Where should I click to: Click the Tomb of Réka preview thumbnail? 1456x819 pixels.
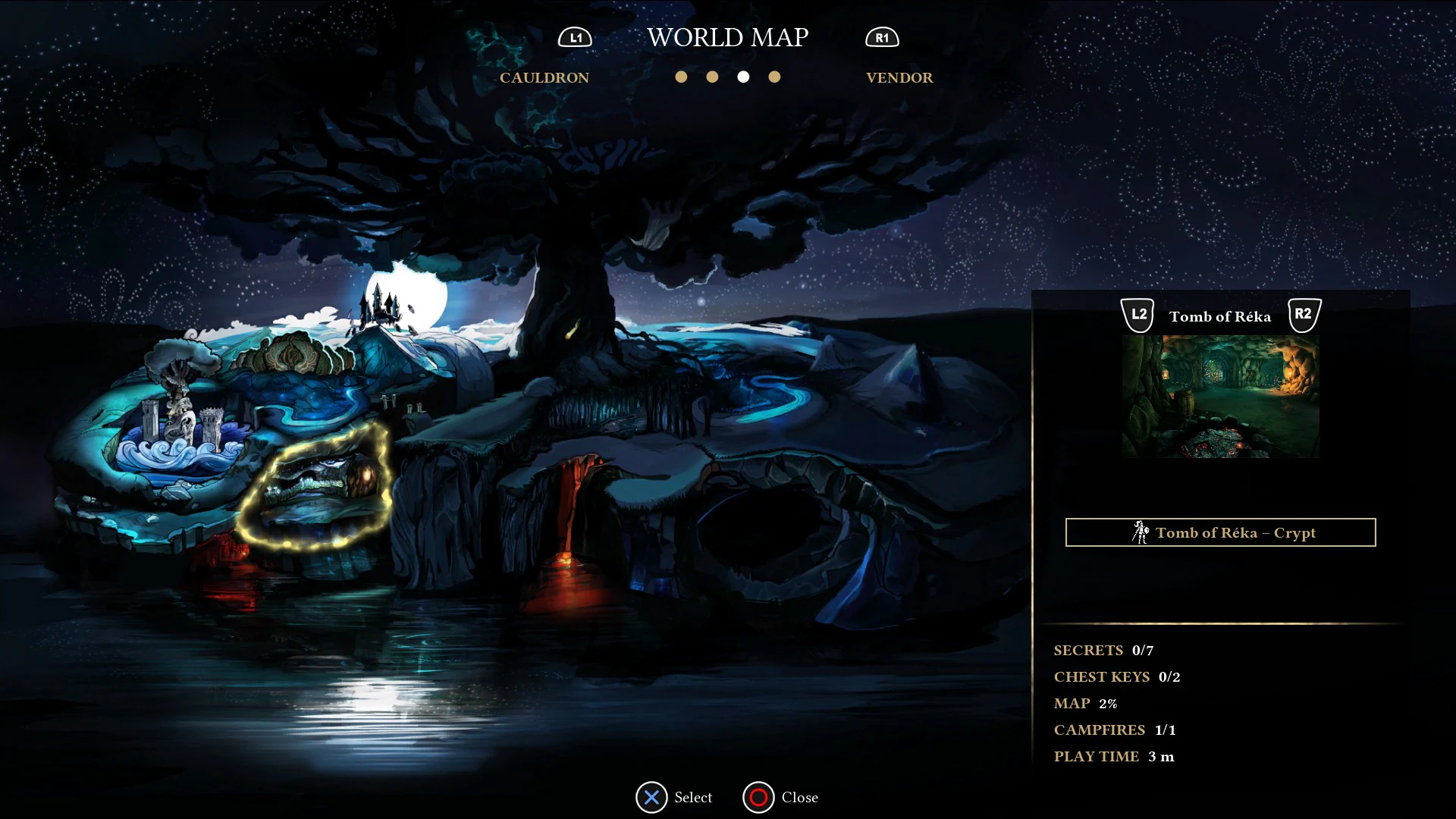pos(1219,396)
